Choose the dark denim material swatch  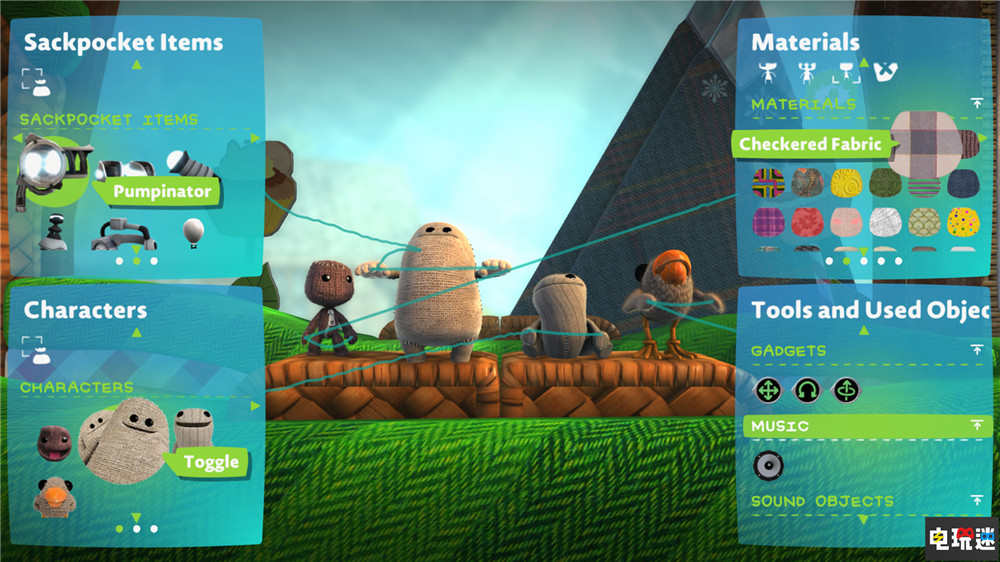coord(963,183)
